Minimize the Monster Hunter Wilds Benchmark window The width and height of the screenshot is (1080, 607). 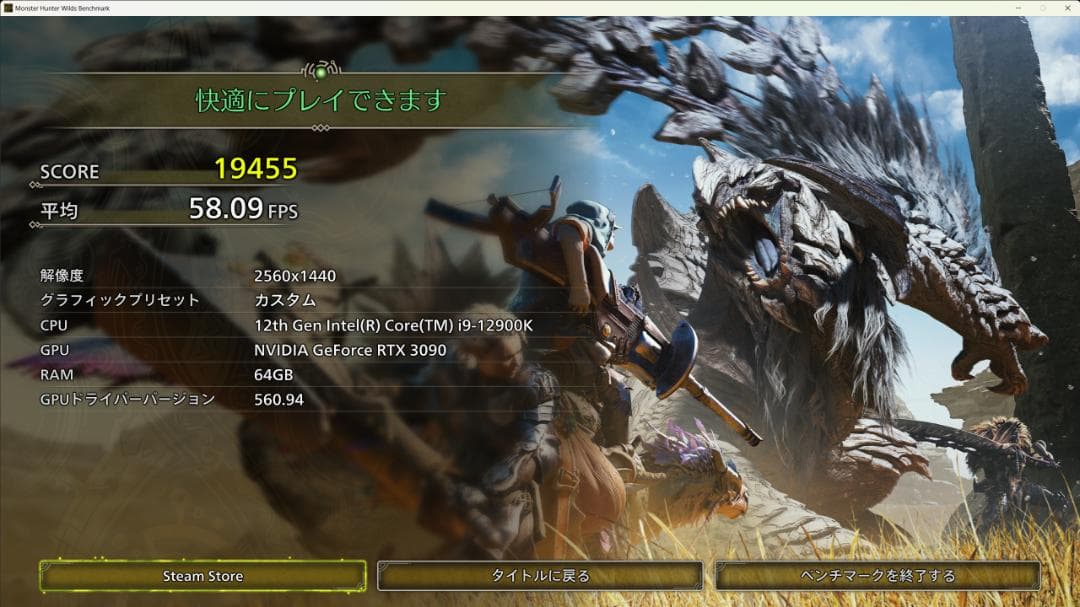coord(1020,8)
